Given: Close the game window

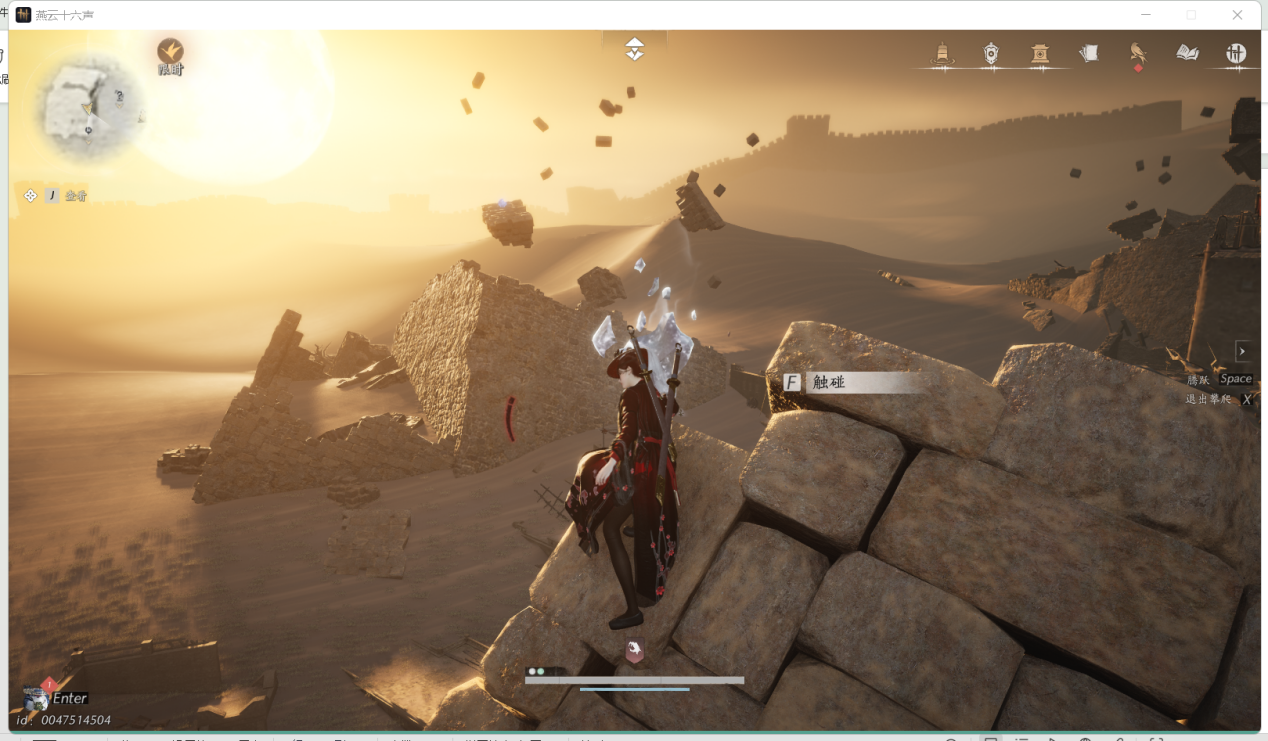Looking at the screenshot, I should pyautogui.click(x=1237, y=15).
